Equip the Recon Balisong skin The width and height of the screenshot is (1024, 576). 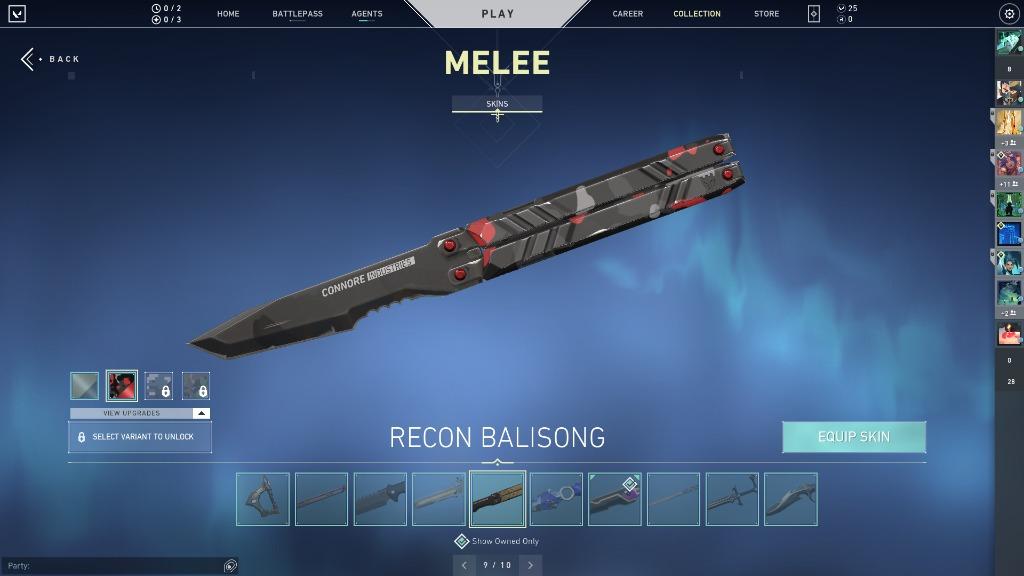pyautogui.click(x=853, y=437)
